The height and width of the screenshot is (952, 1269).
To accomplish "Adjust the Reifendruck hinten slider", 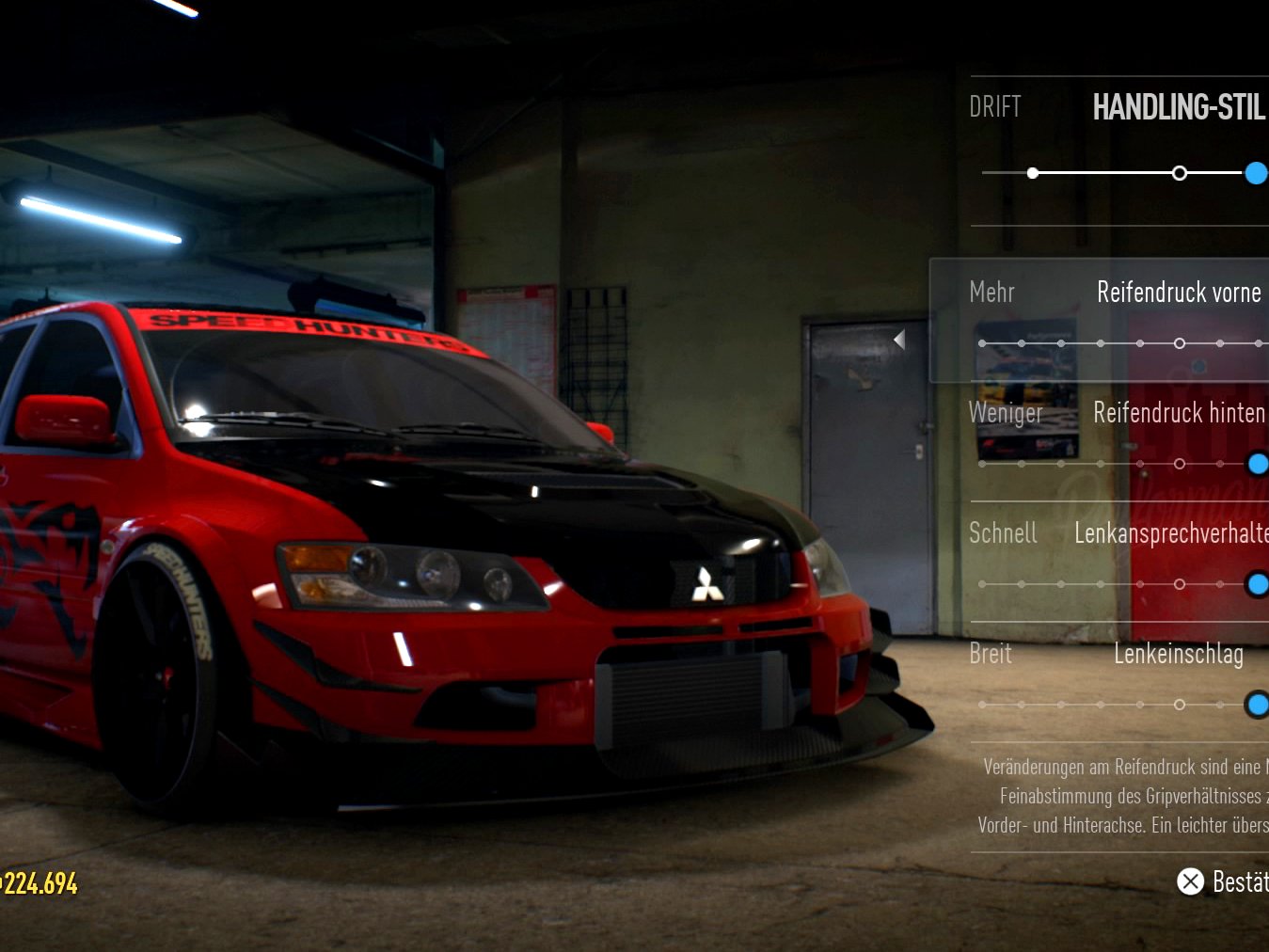I will coord(1257,464).
